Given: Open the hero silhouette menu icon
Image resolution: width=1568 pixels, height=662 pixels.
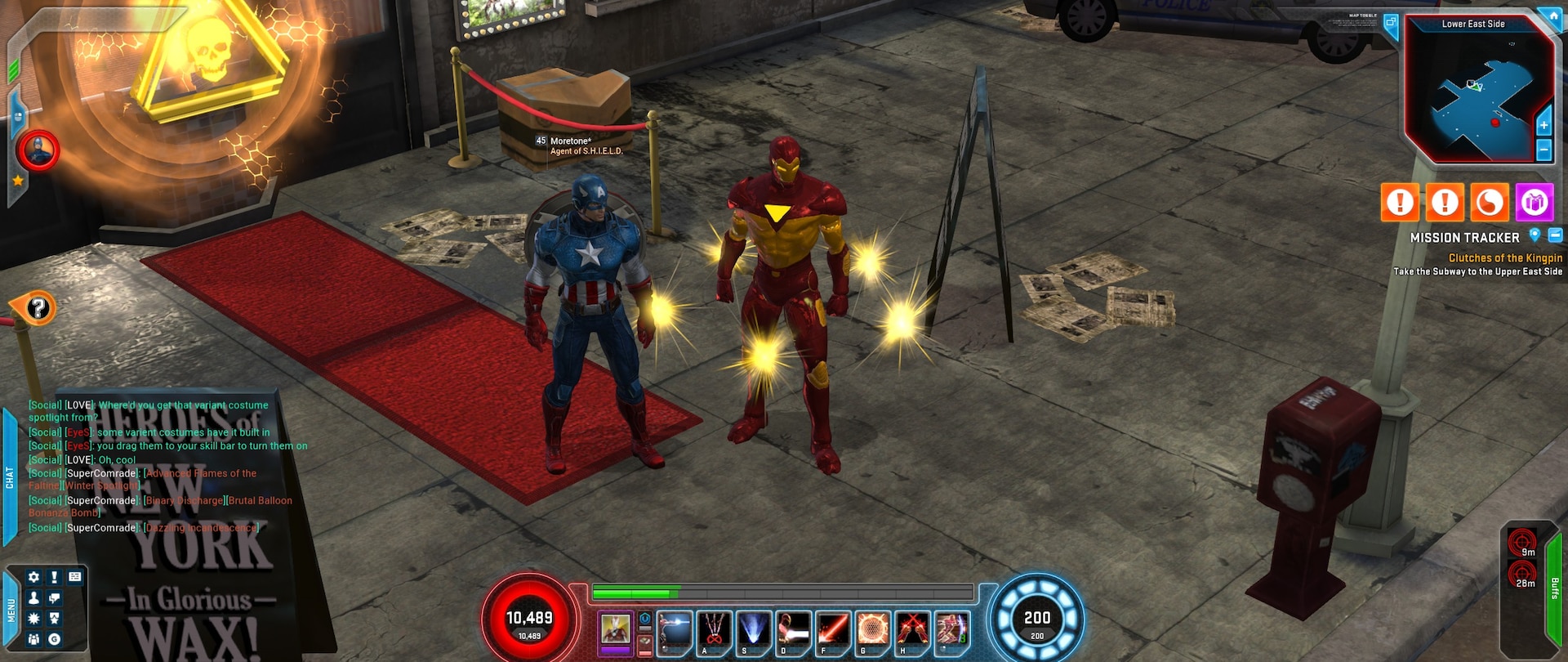Looking at the screenshot, I should 33,597.
